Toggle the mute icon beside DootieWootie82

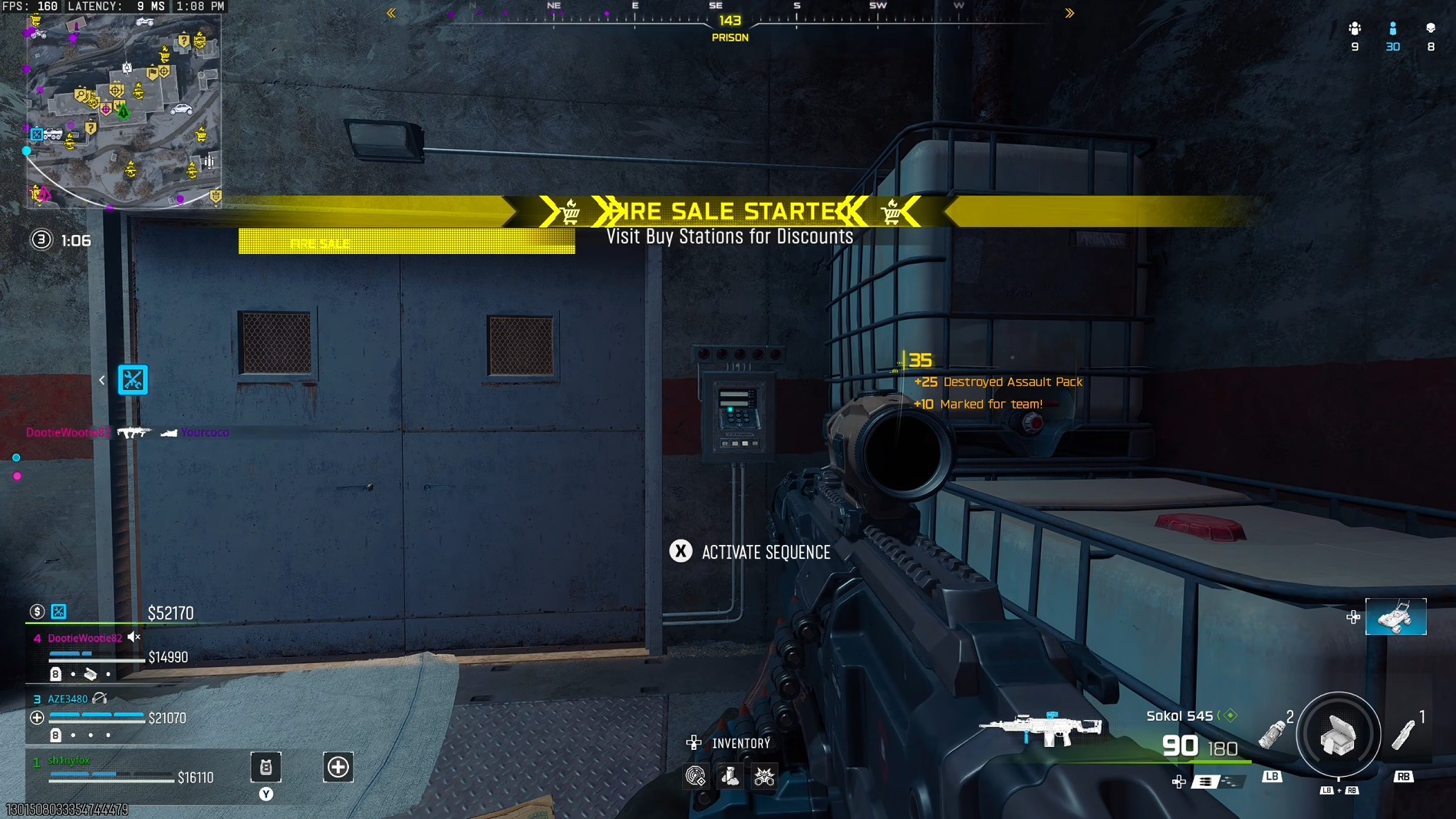(x=133, y=637)
